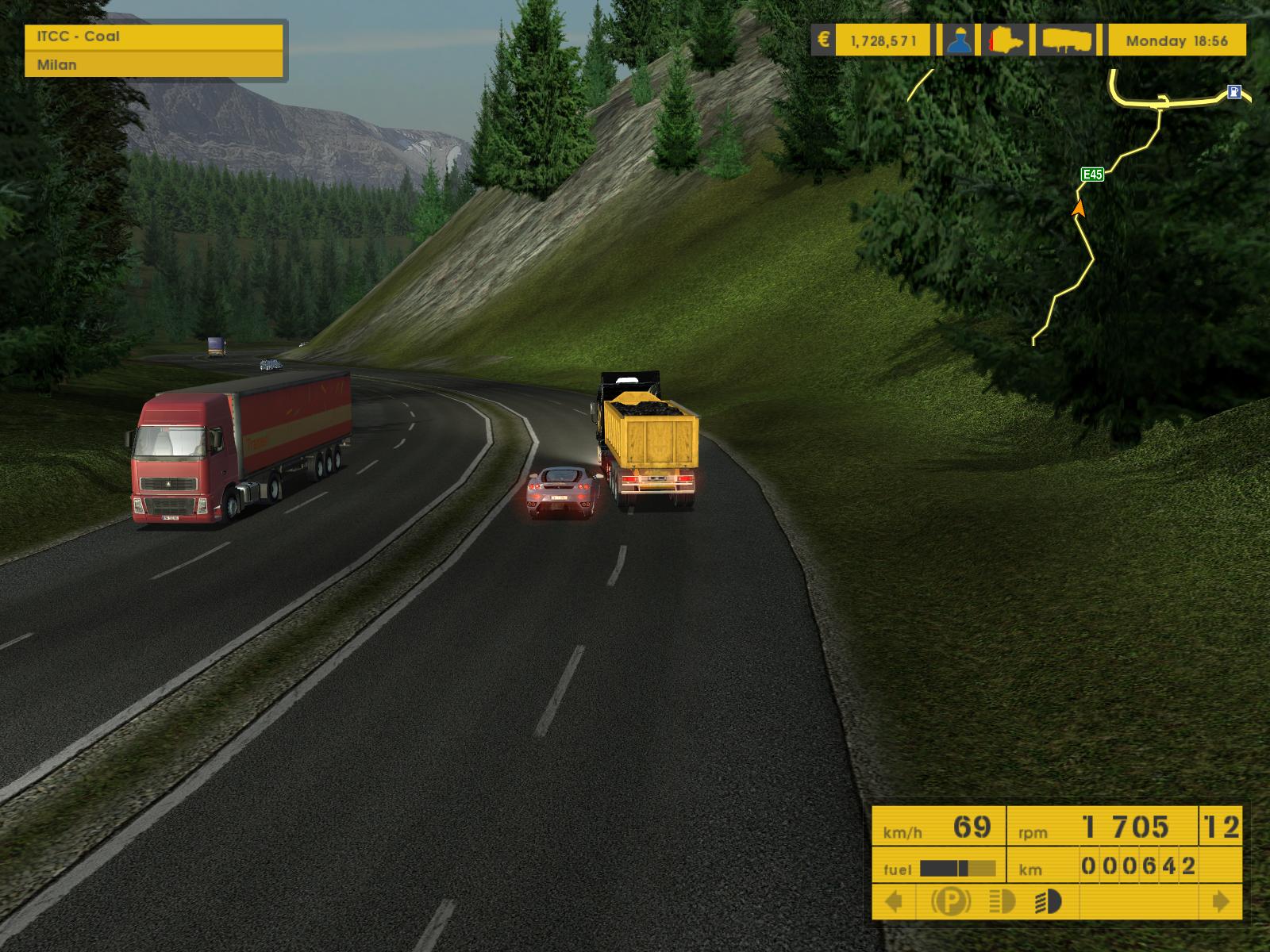Click the E45 road sign marker

[x=1093, y=175]
